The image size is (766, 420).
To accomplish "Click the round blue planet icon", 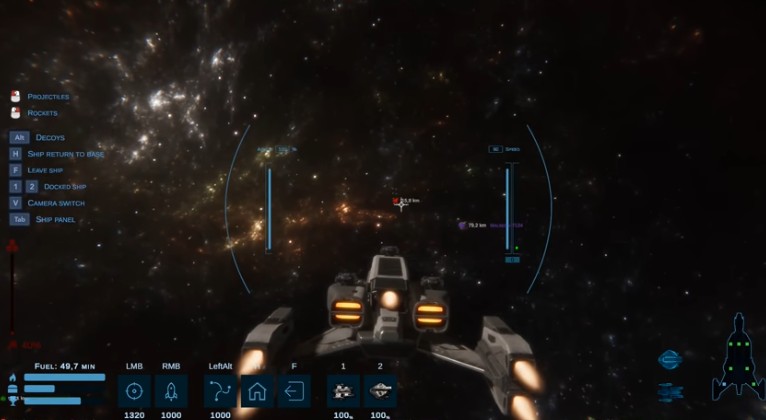I will point(669,360).
